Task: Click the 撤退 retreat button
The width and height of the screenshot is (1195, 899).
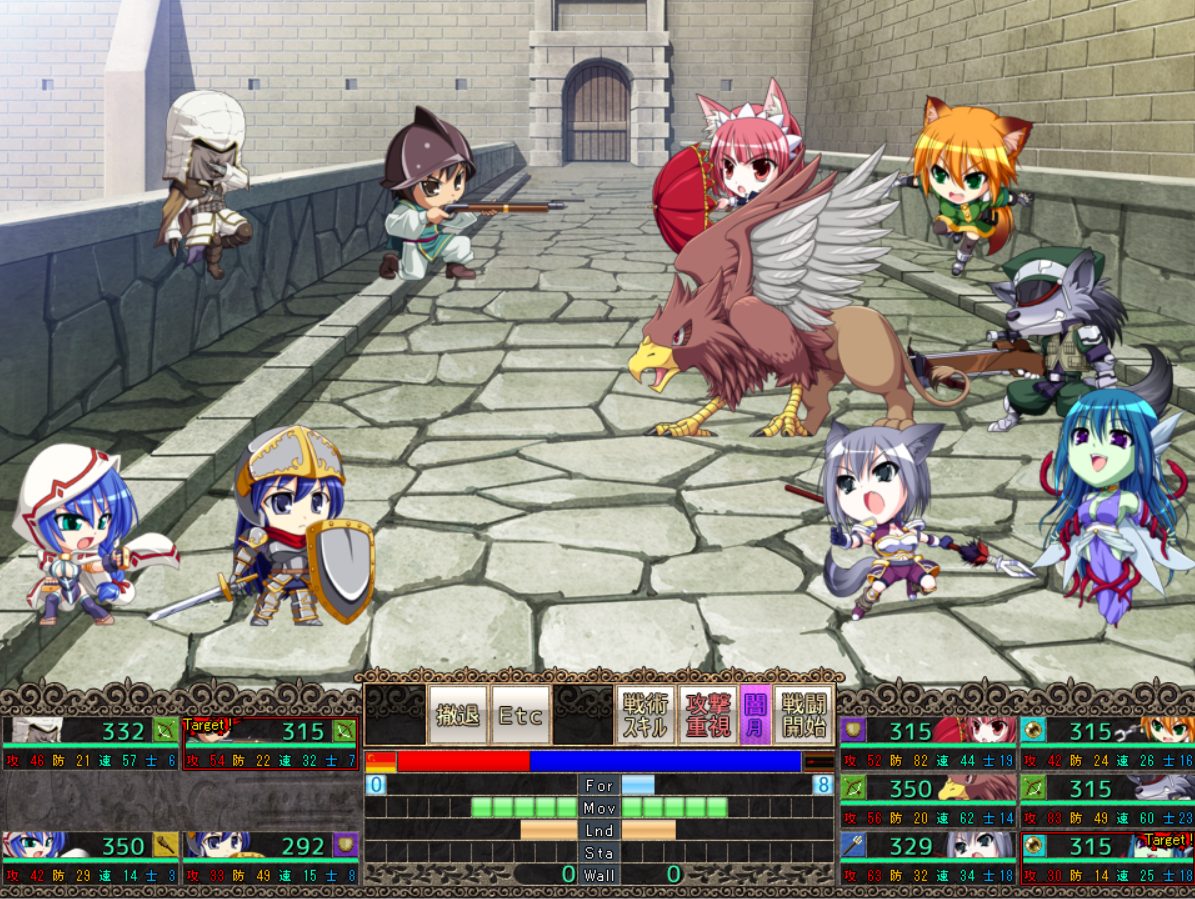Action: point(458,714)
